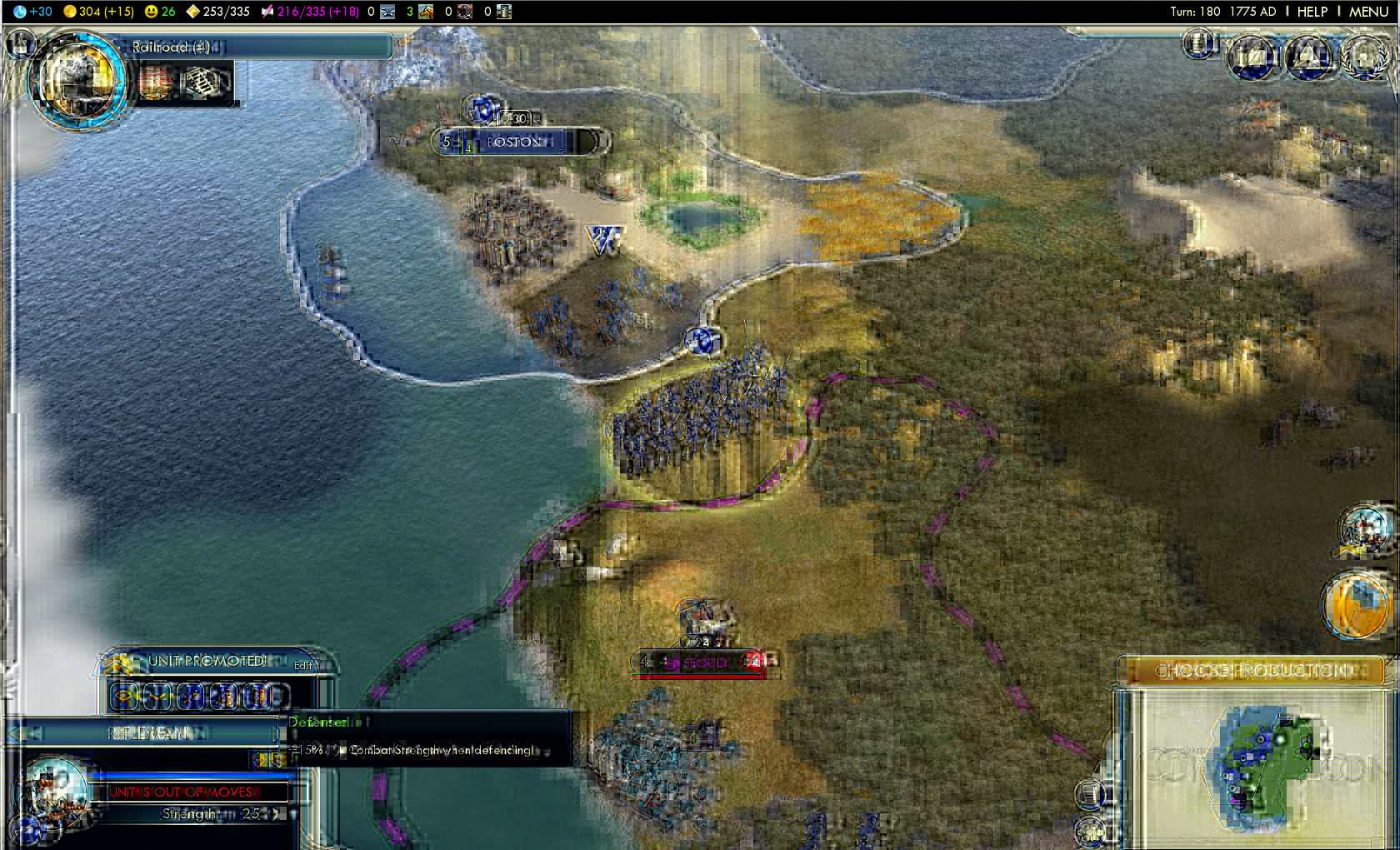
Task: Open the Railroad research panel
Action: point(250,47)
